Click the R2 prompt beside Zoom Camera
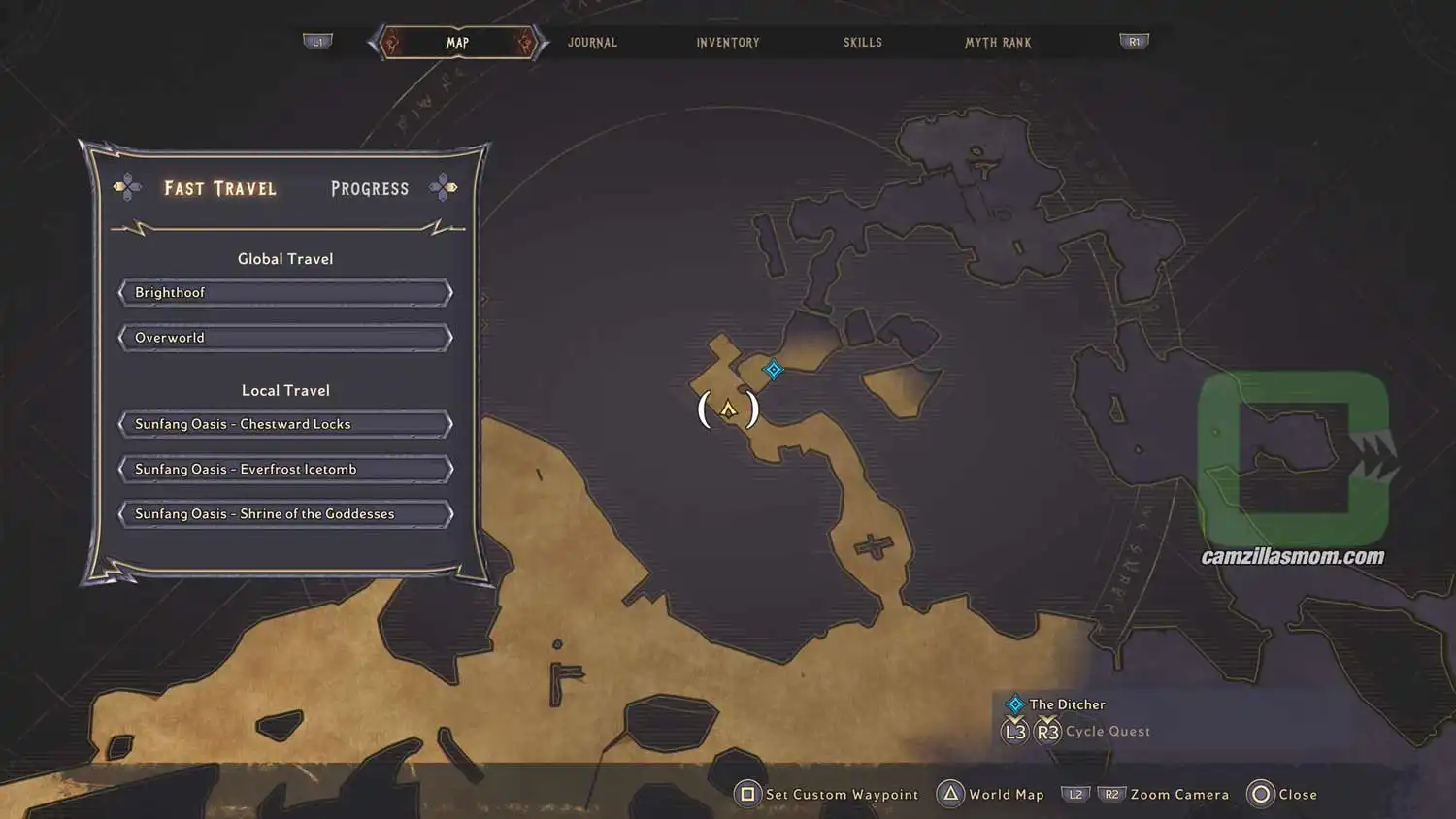Viewport: 1456px width, 819px height. click(1109, 794)
